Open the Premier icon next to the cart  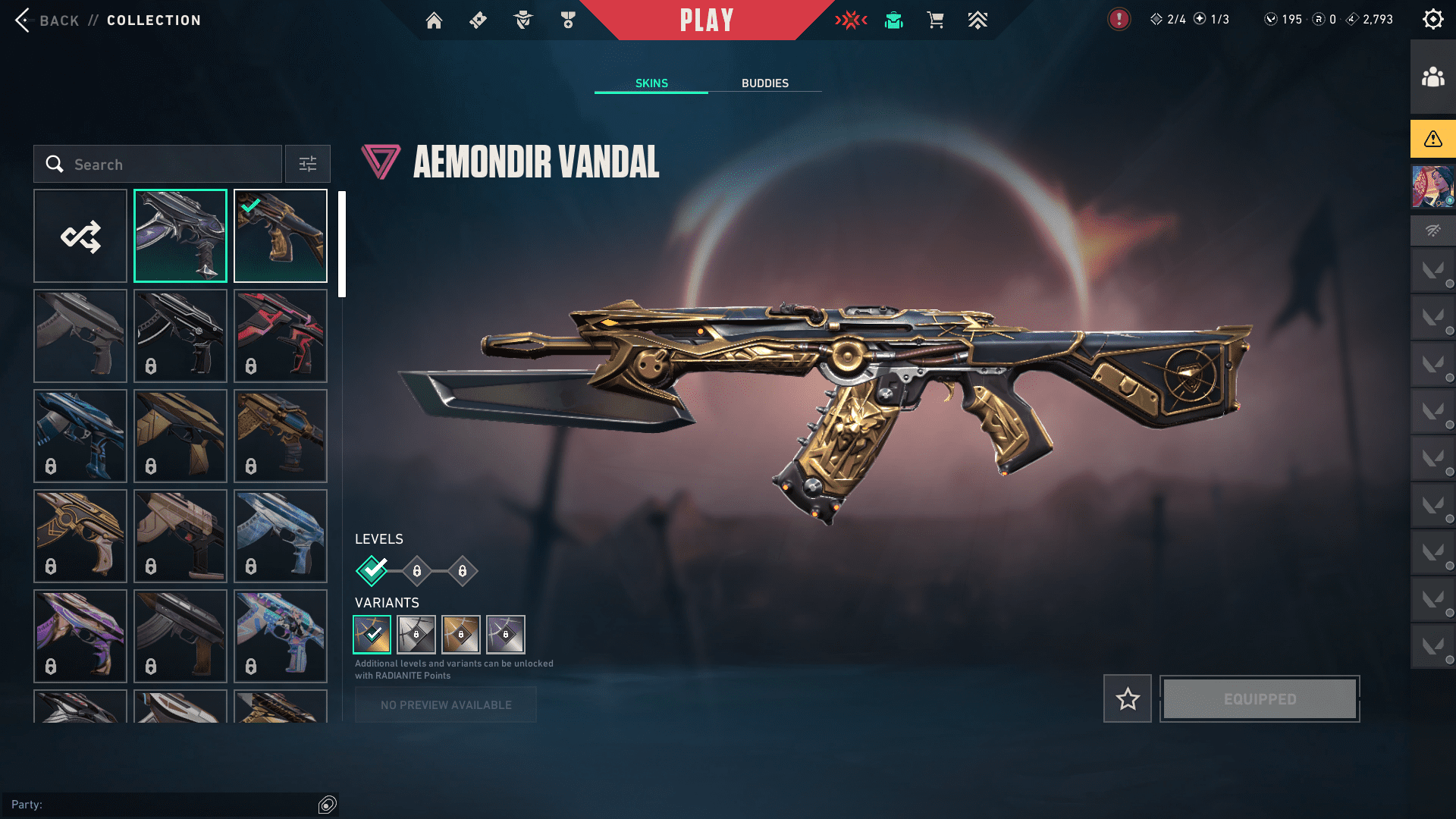pyautogui.click(x=977, y=20)
